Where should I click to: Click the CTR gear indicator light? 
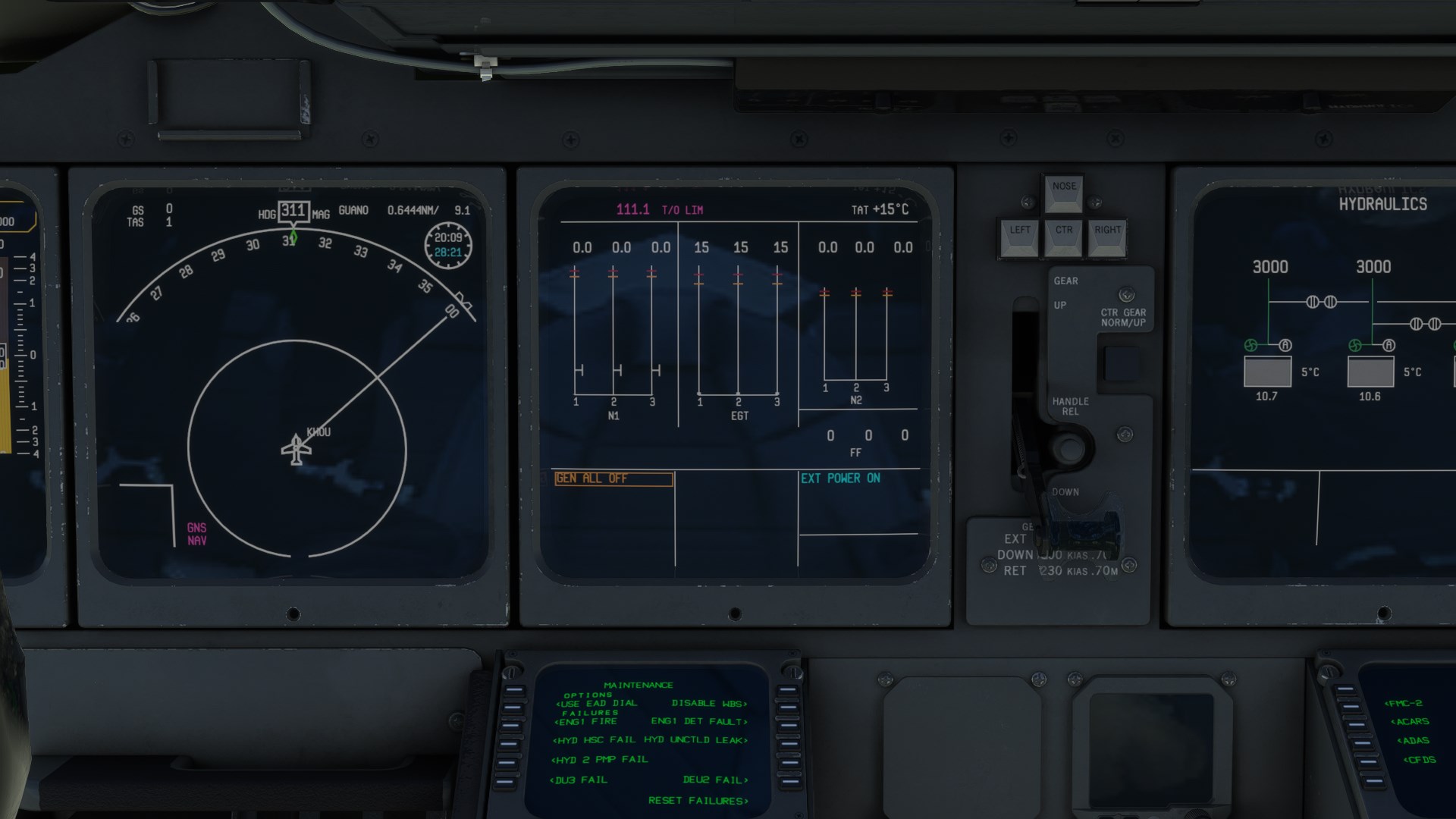tap(1064, 238)
